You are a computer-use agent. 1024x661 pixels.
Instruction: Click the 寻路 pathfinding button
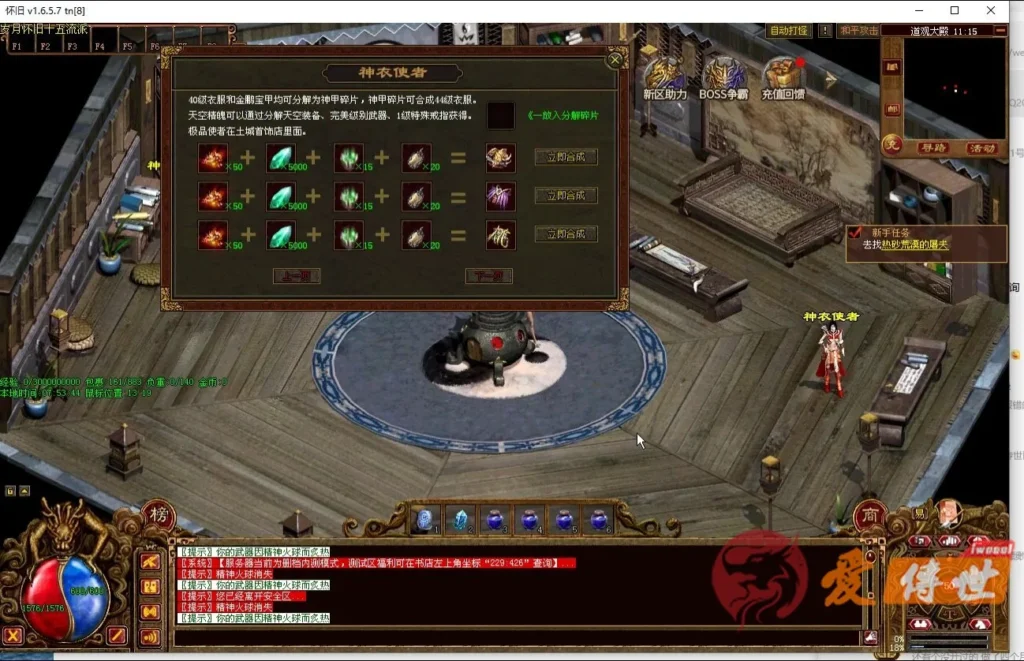click(932, 147)
